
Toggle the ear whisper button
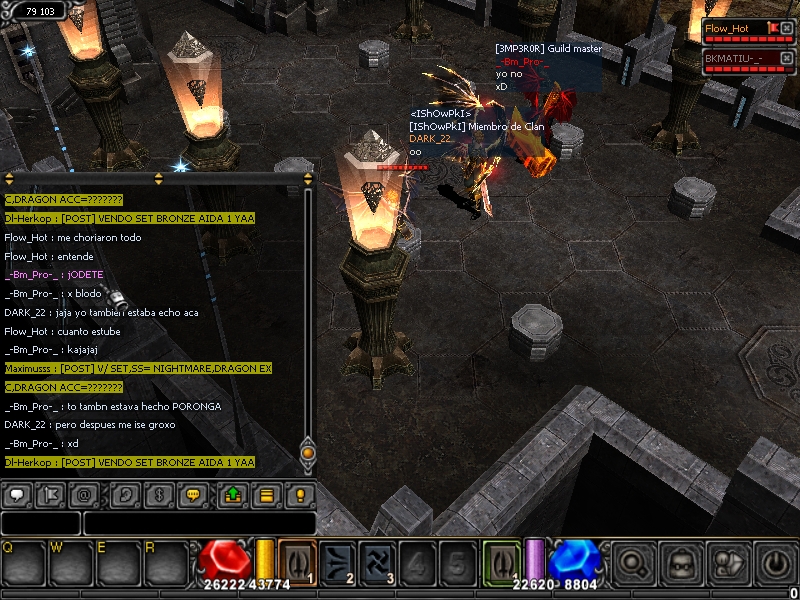126,494
